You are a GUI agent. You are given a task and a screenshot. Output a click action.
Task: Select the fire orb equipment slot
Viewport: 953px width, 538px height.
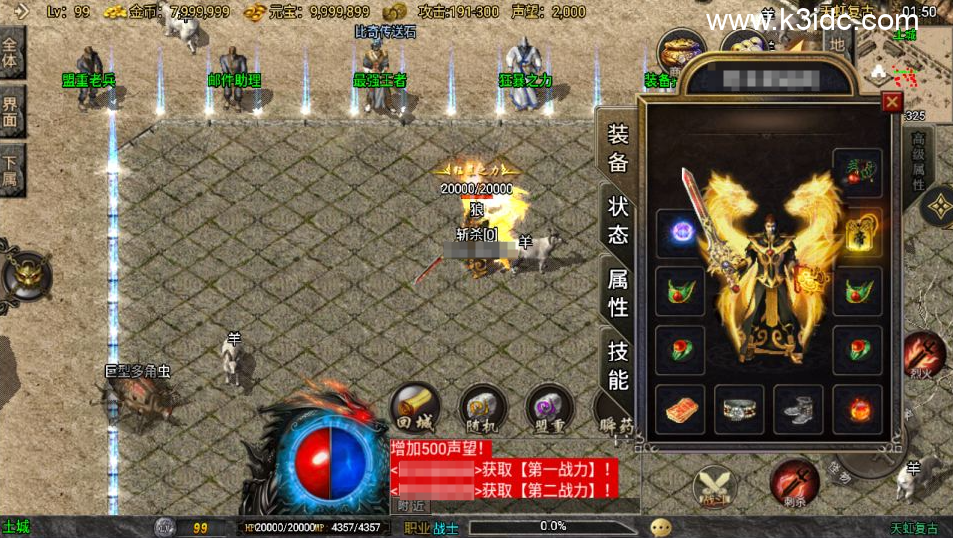point(858,409)
